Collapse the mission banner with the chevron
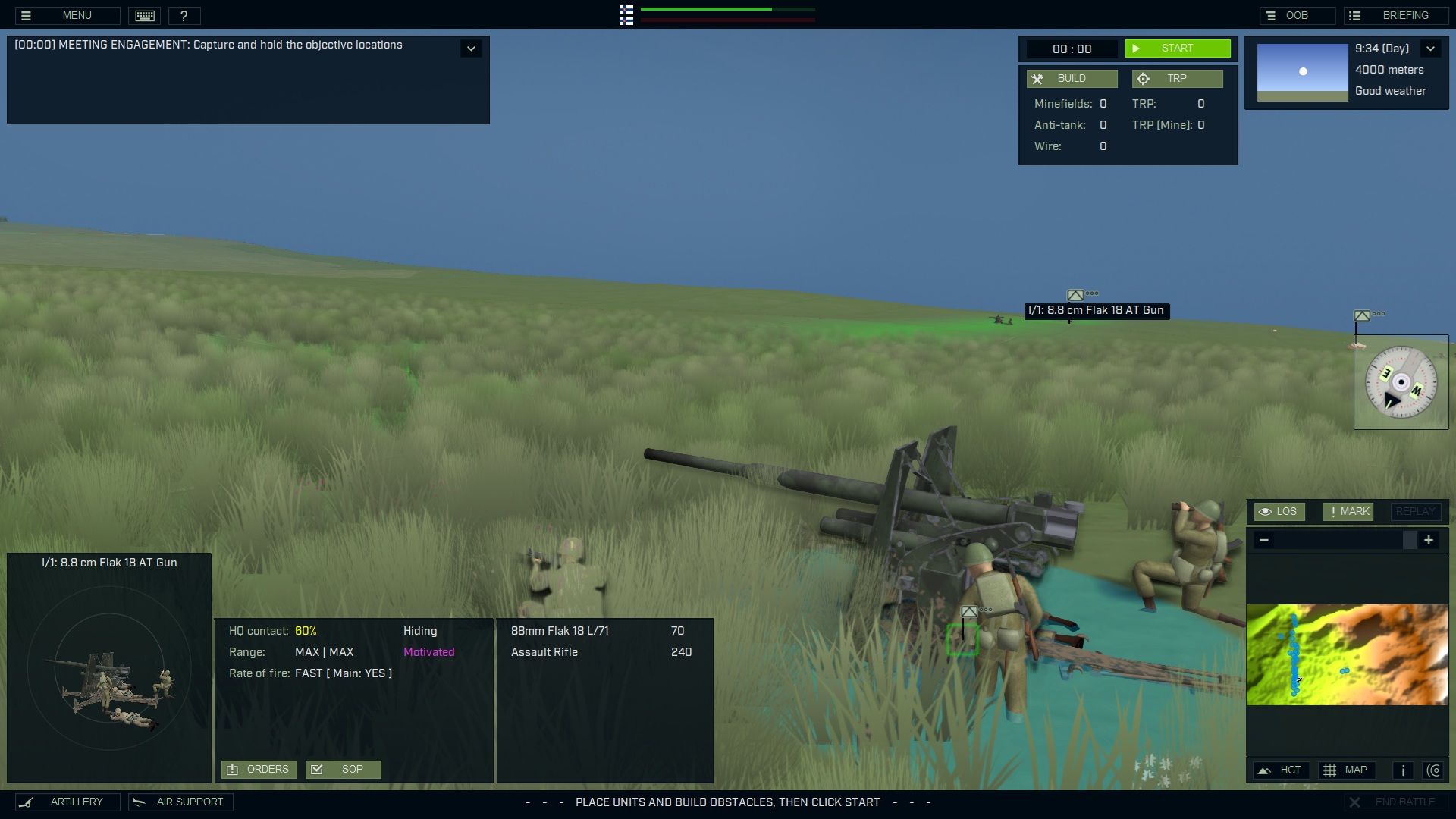This screenshot has width=1456, height=819. click(x=471, y=48)
